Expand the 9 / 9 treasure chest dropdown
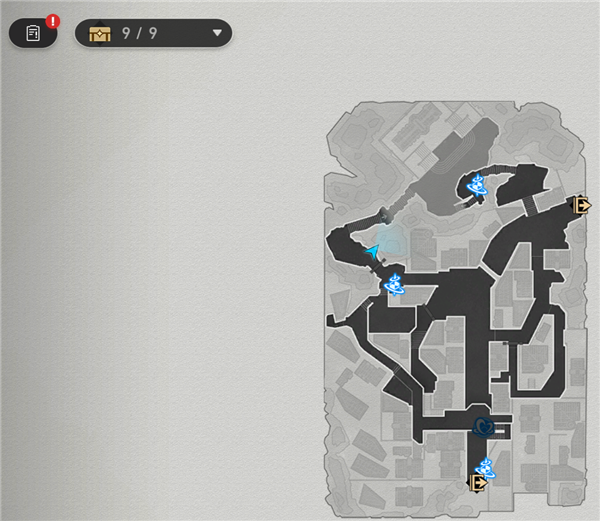This screenshot has width=600, height=521. (217, 33)
